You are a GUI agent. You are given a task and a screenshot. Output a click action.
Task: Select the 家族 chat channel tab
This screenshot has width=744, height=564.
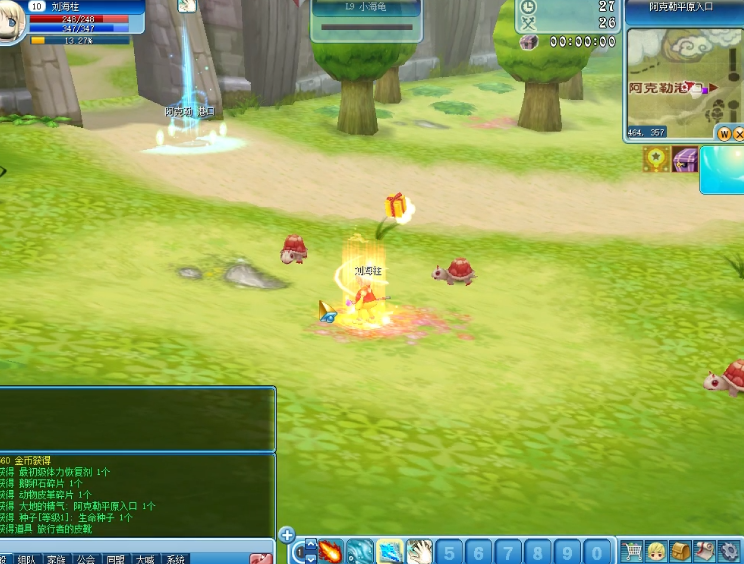pos(56,559)
